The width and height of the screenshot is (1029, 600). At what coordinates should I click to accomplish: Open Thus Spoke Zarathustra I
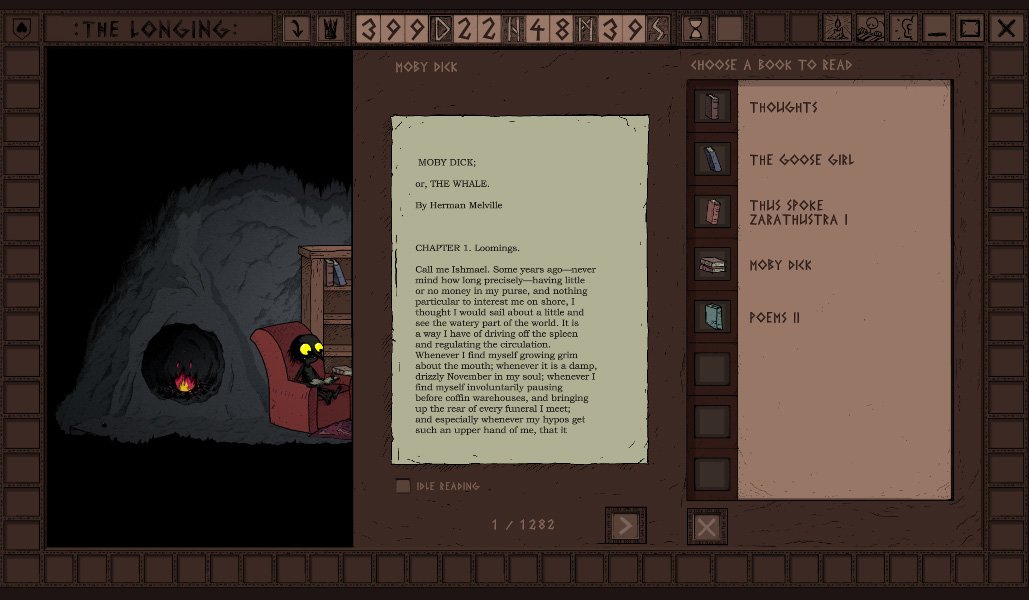coord(798,212)
